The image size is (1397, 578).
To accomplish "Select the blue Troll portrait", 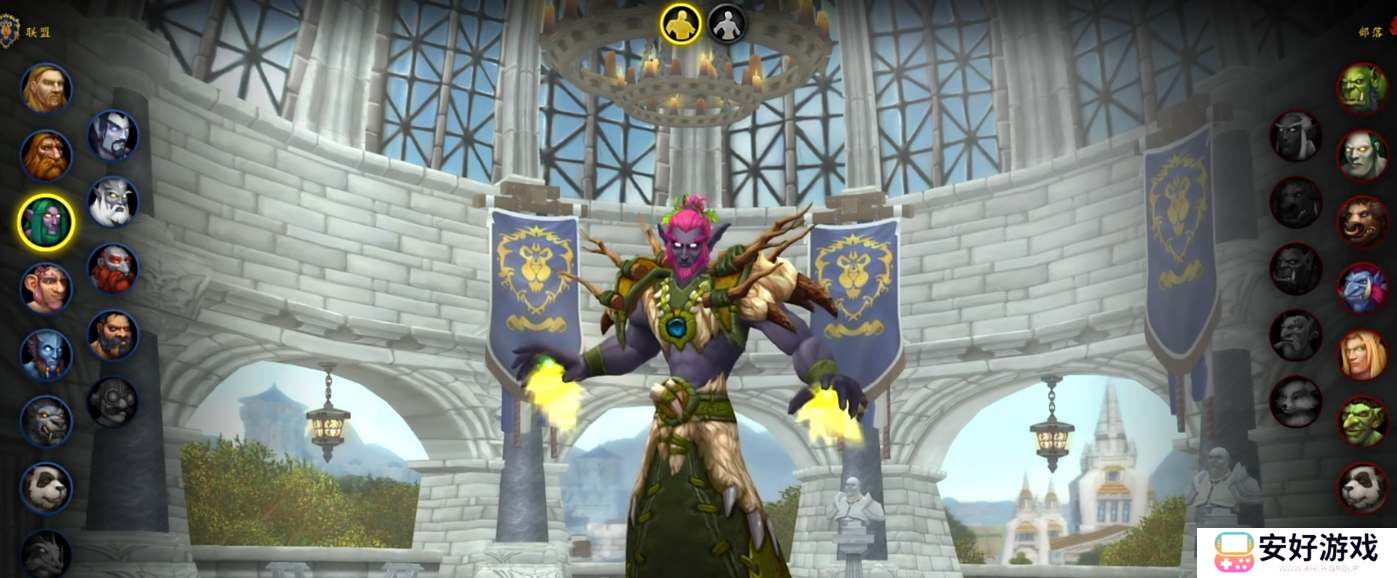I will (x=1362, y=288).
